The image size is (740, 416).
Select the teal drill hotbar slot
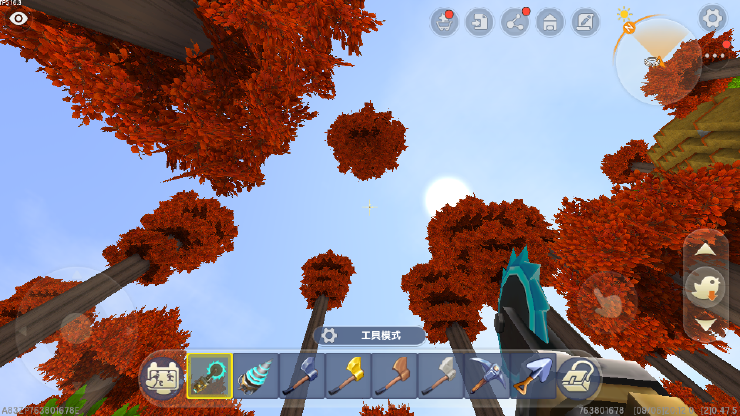click(x=255, y=376)
